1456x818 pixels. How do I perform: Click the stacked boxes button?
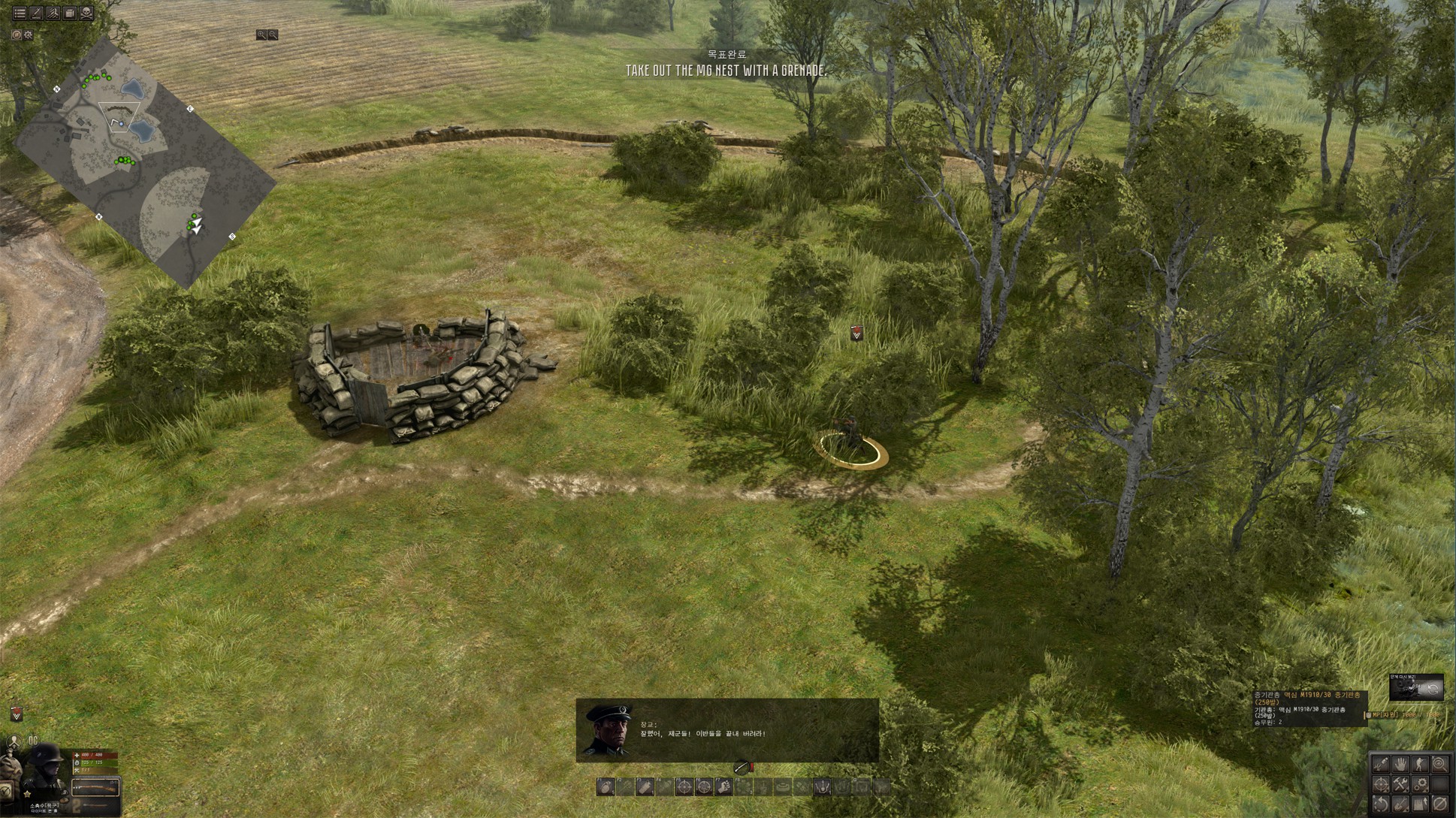pos(70,13)
